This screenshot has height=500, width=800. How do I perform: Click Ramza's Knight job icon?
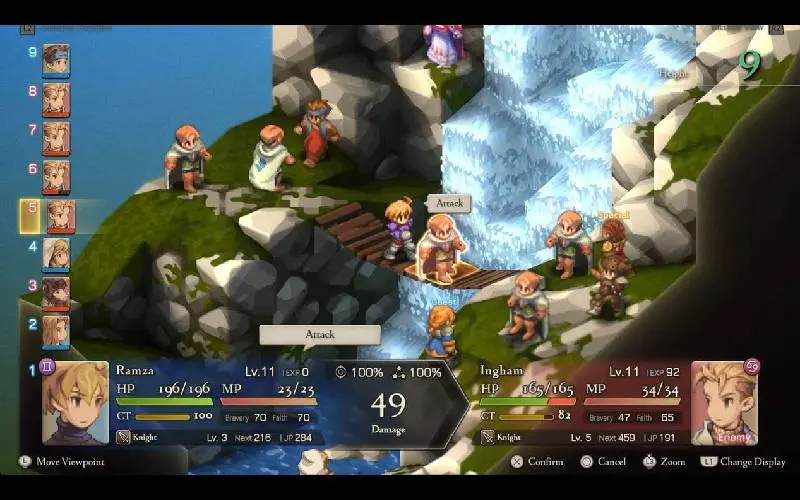click(123, 437)
